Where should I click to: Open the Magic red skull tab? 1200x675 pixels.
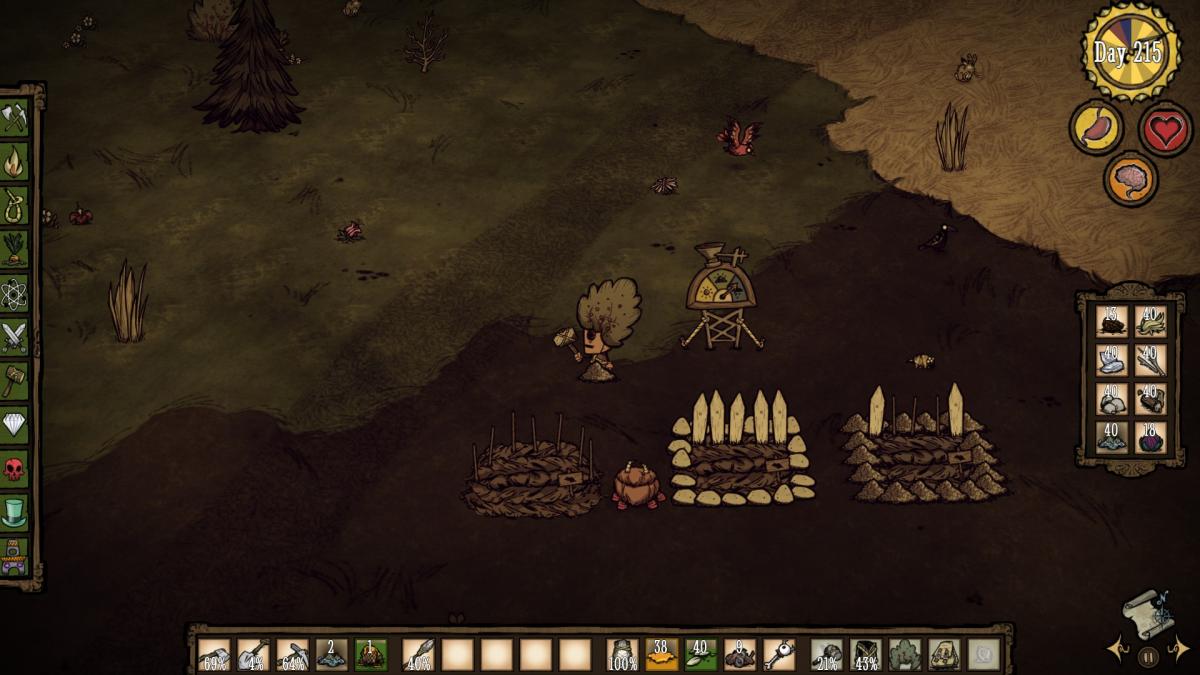pyautogui.click(x=14, y=468)
